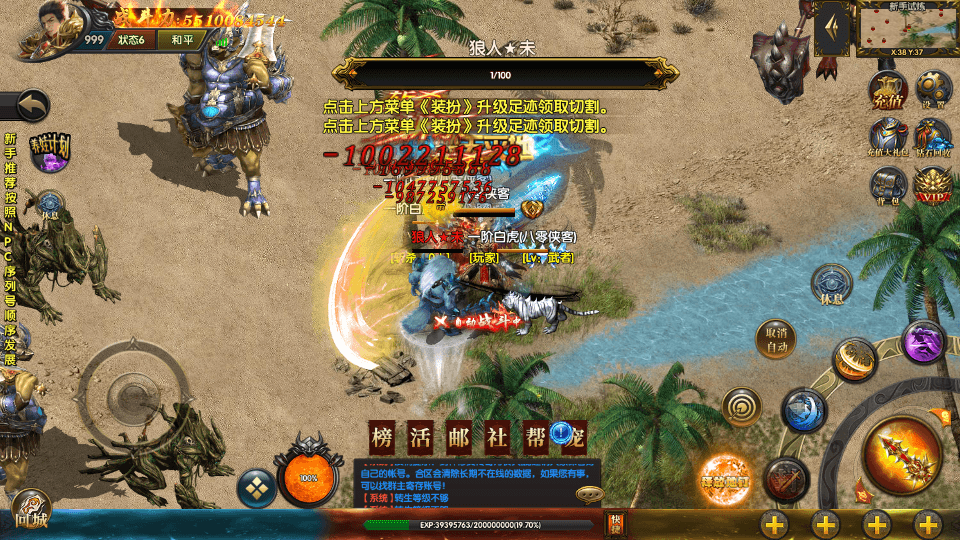Tap the back arrow button
The width and height of the screenshot is (960, 540).
click(x=30, y=105)
